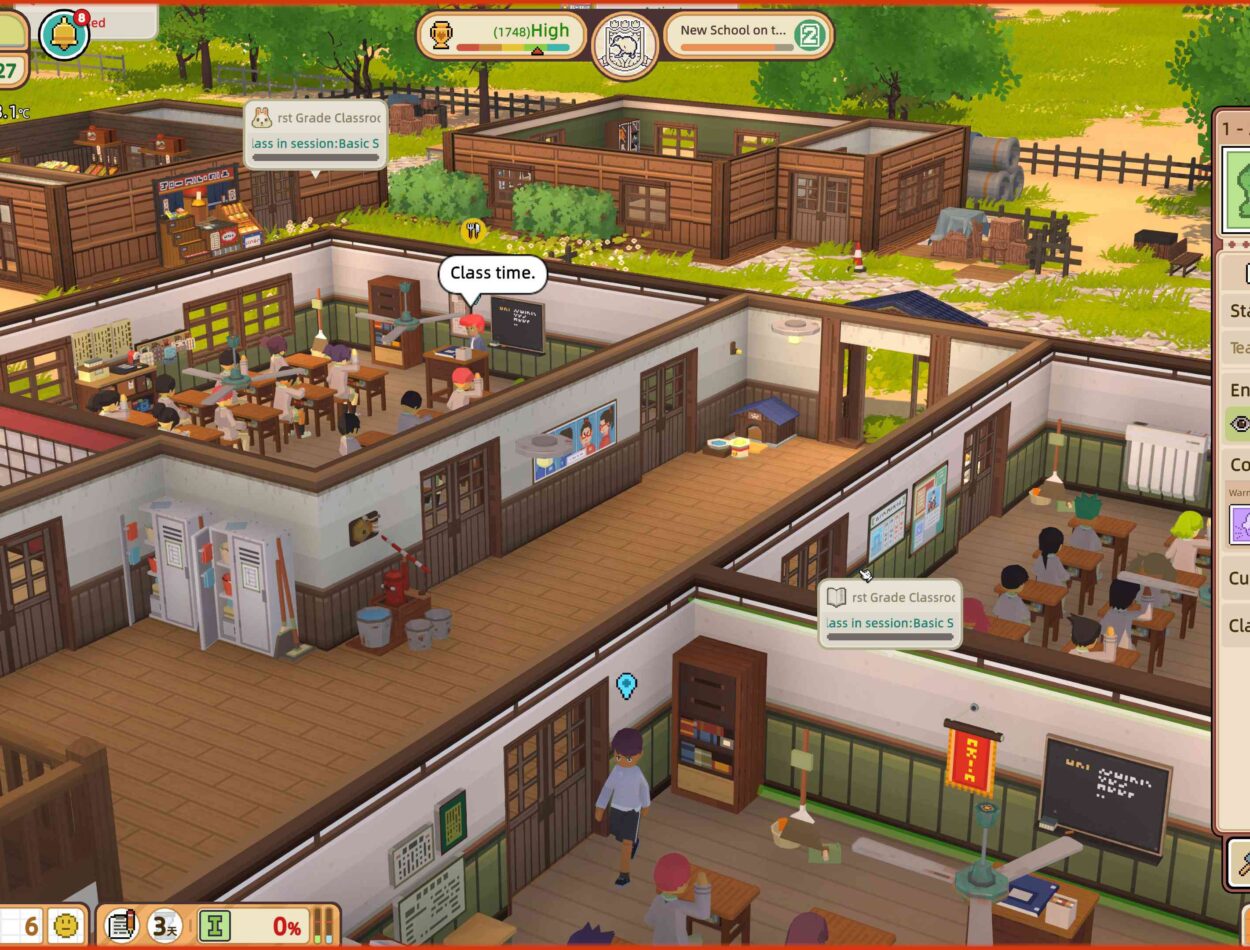
Task: Open the school crest emblem
Action: (x=625, y=44)
